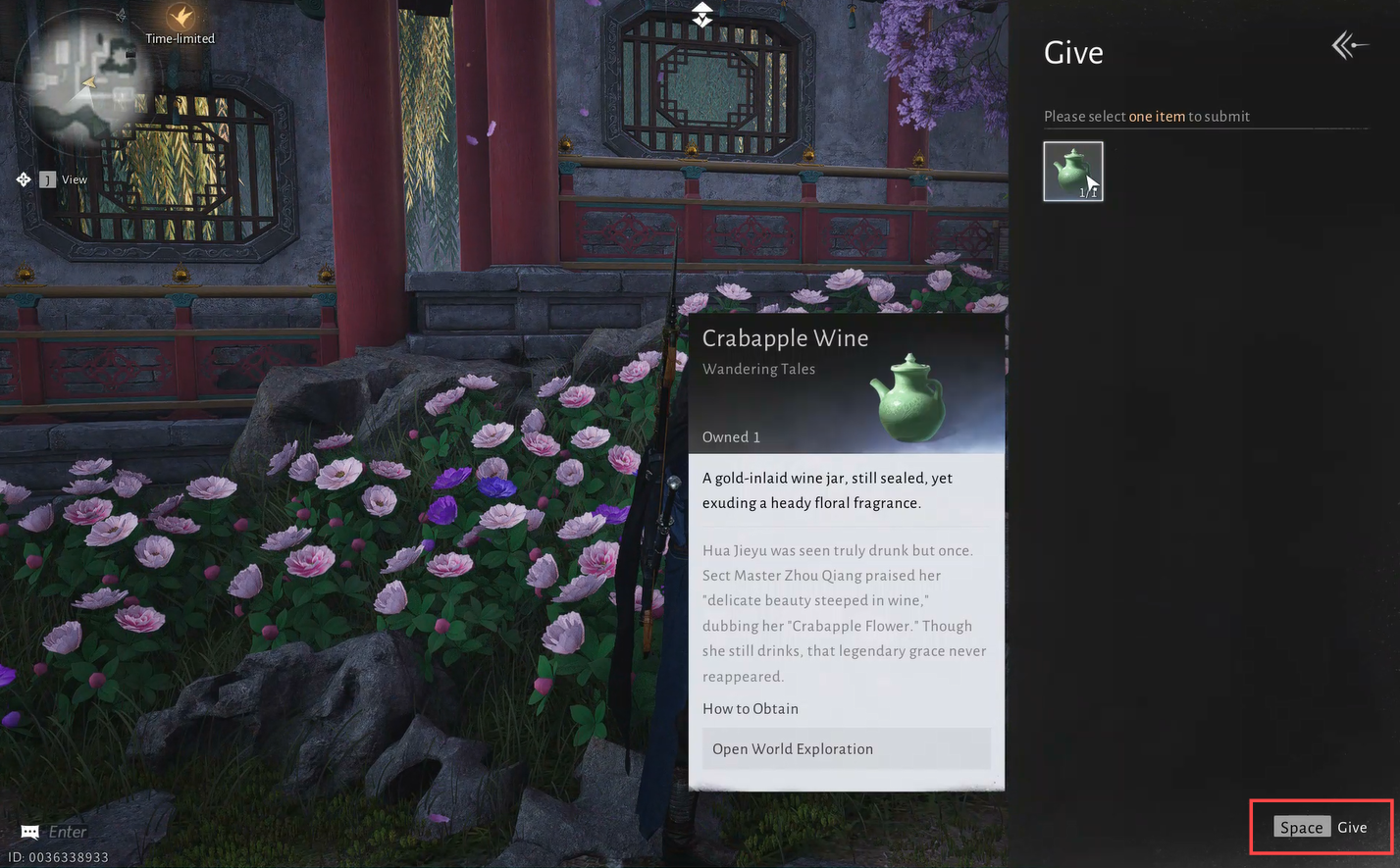Screen dimensions: 1400x868
Task: Click the Open World Exploration source entry
Action: pyautogui.click(x=846, y=748)
